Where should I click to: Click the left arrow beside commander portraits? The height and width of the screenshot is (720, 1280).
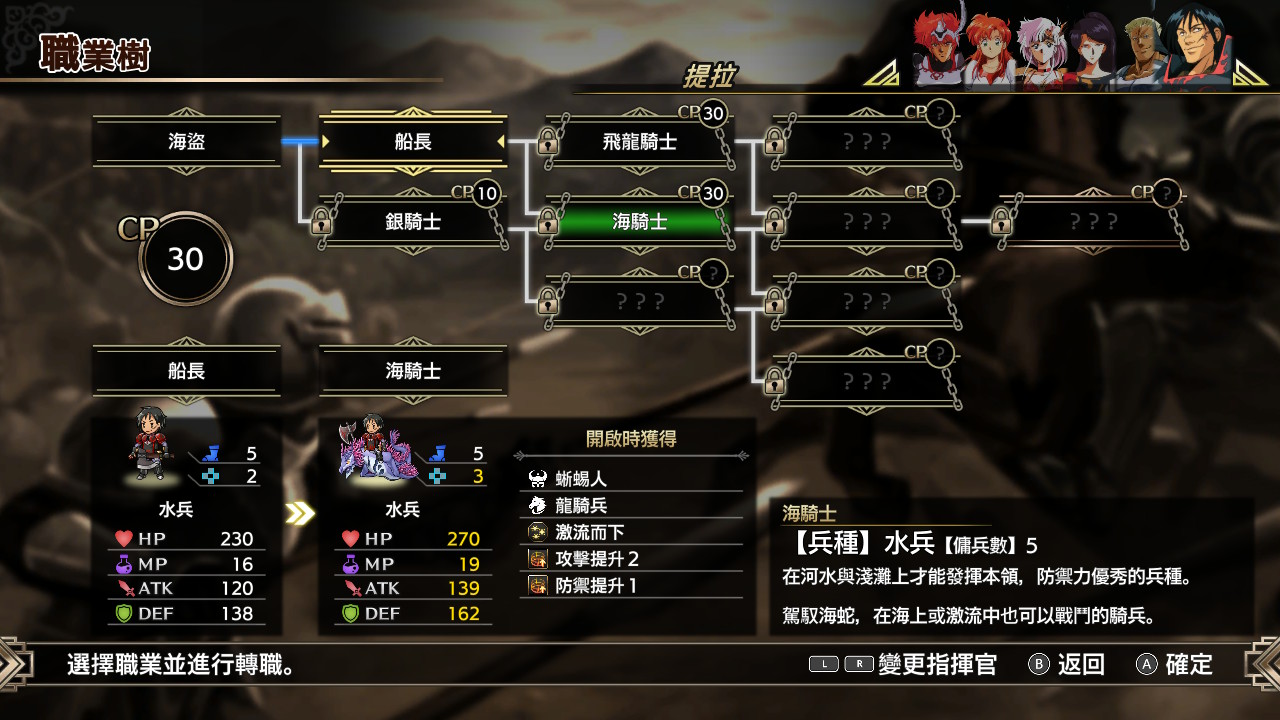[881, 73]
